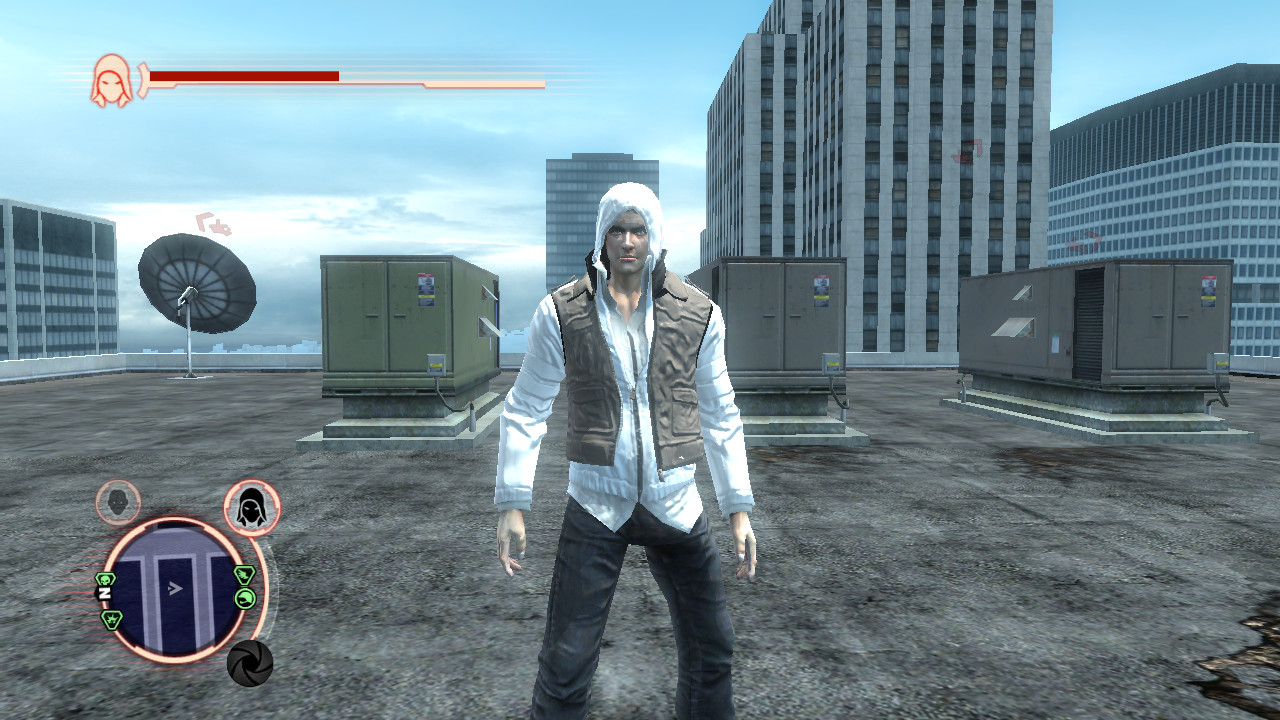Image resolution: width=1280 pixels, height=720 pixels.
Task: Click the N compass marker on the minimap
Action: tap(104, 592)
